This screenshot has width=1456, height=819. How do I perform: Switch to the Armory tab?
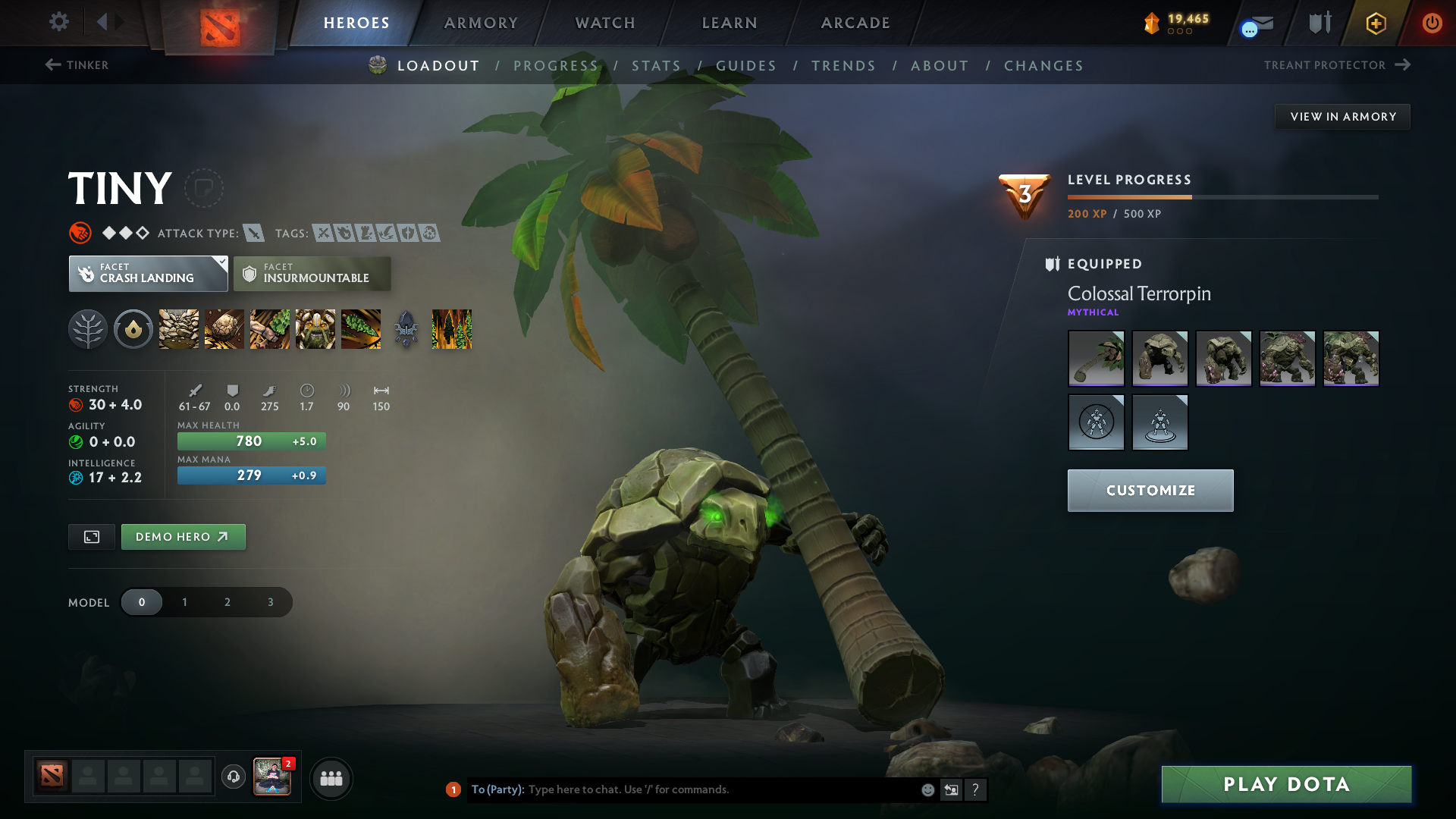point(480,23)
